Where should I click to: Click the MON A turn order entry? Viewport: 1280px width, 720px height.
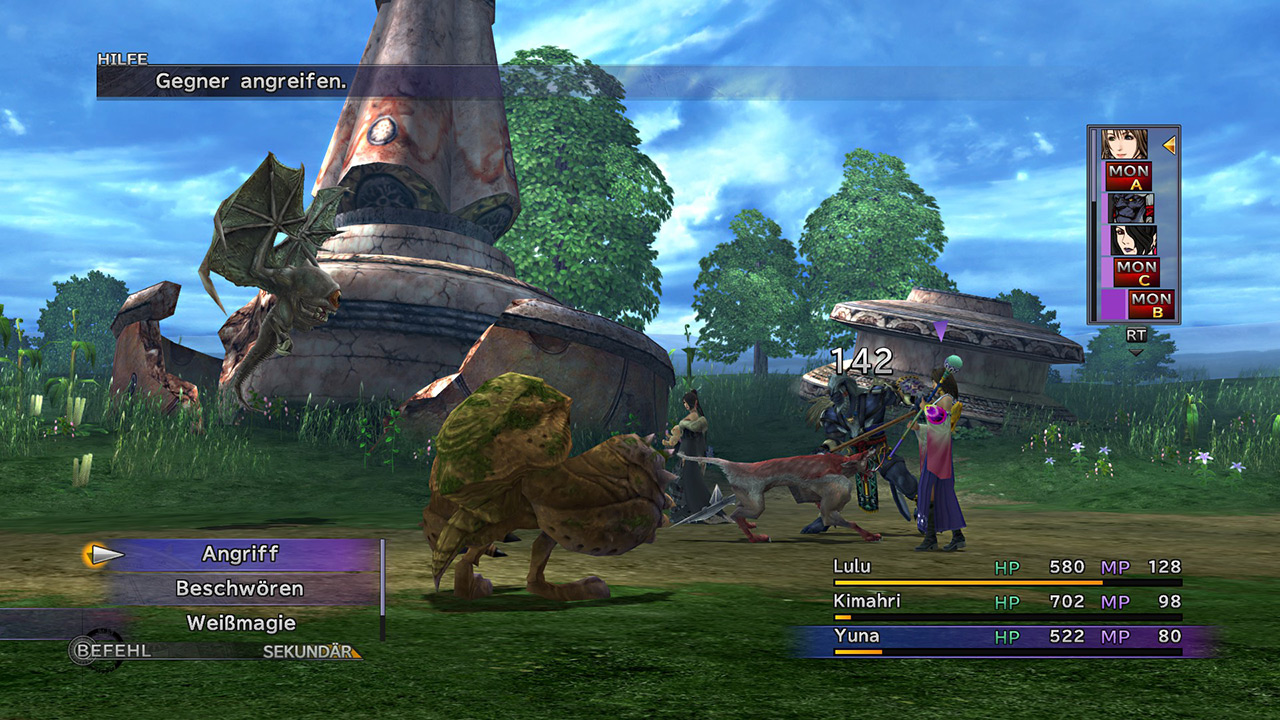[1128, 176]
